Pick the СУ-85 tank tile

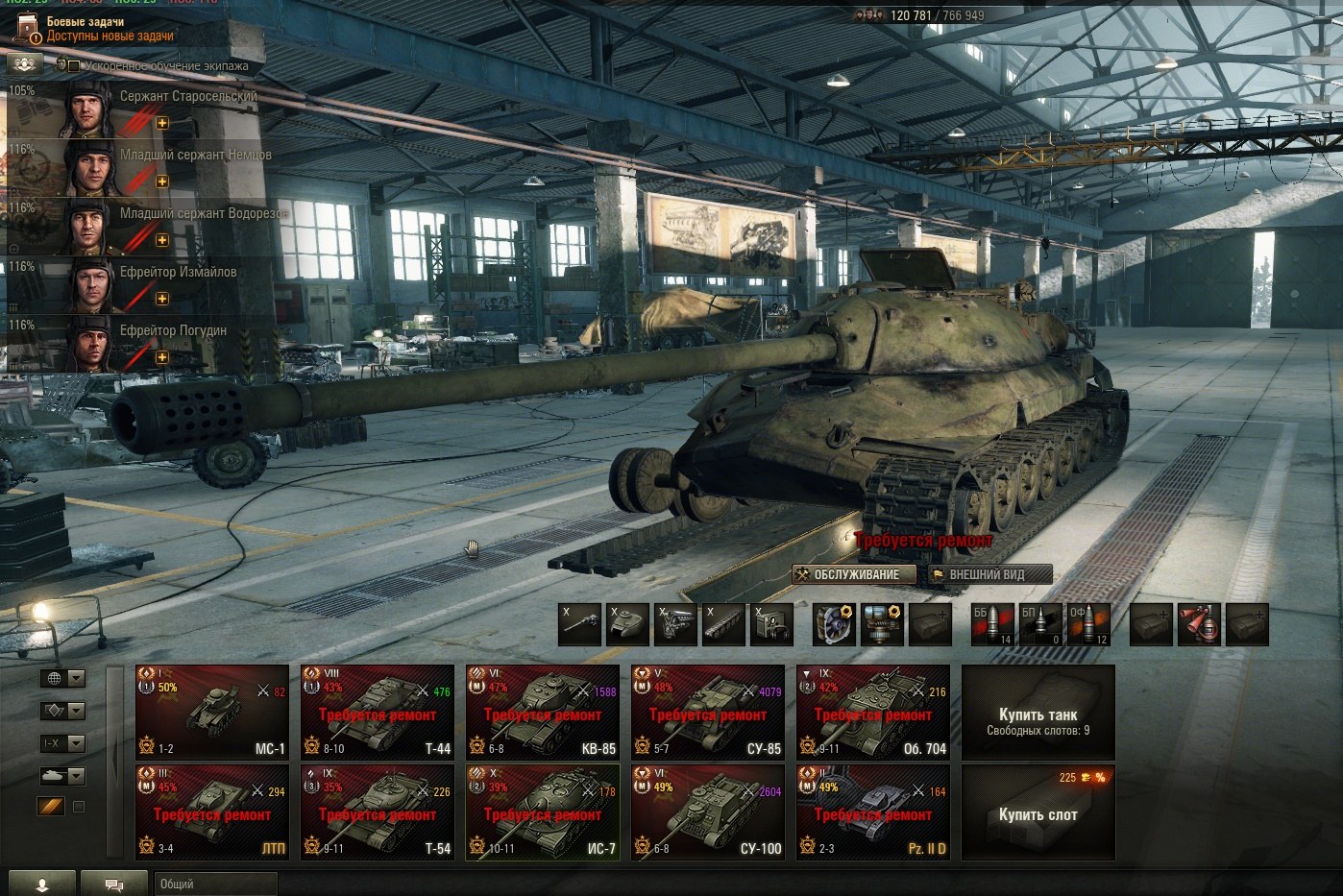click(708, 712)
